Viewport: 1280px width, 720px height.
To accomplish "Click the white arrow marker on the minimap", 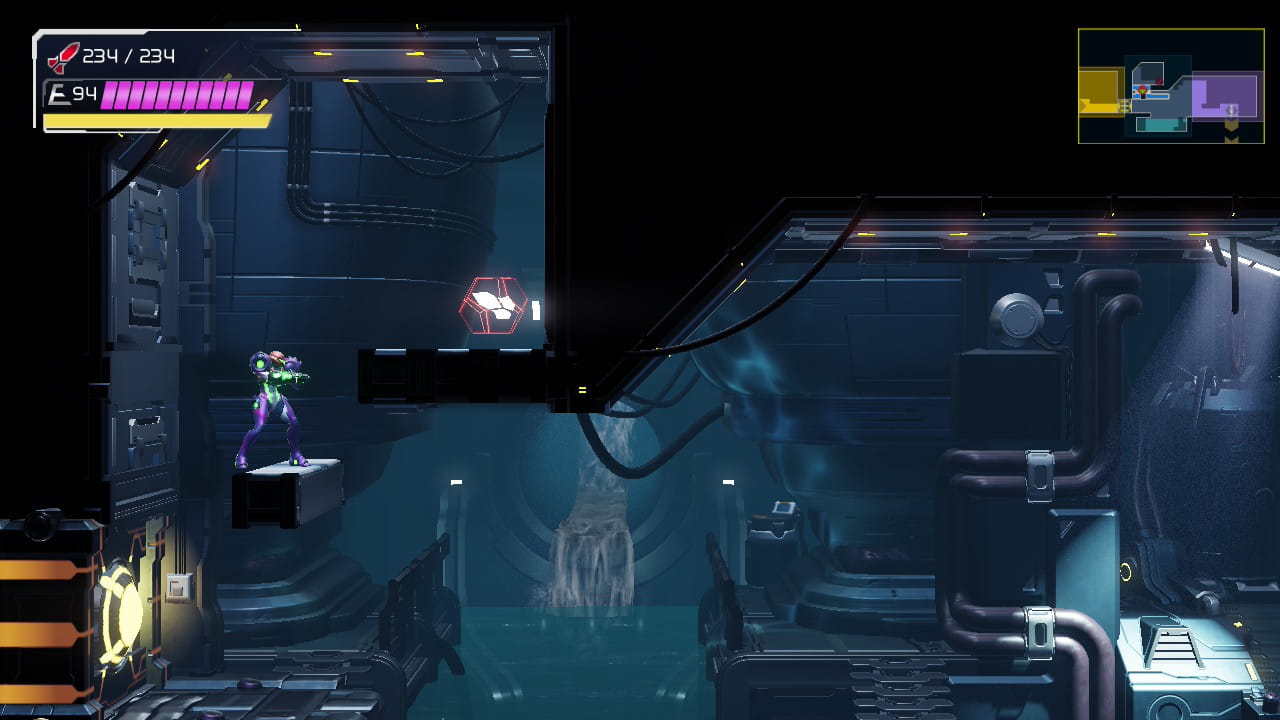I will 1231,110.
